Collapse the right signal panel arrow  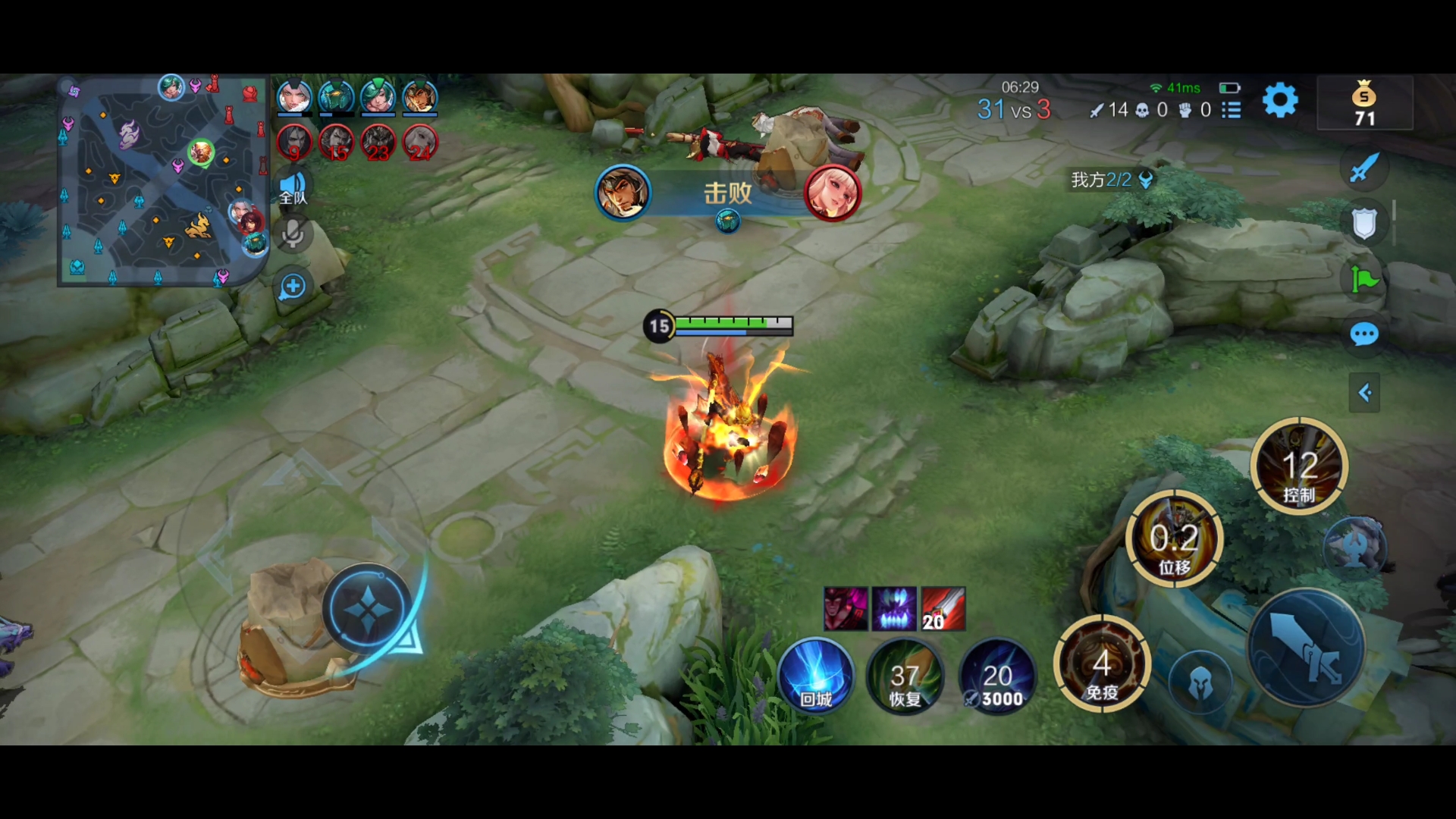1364,393
